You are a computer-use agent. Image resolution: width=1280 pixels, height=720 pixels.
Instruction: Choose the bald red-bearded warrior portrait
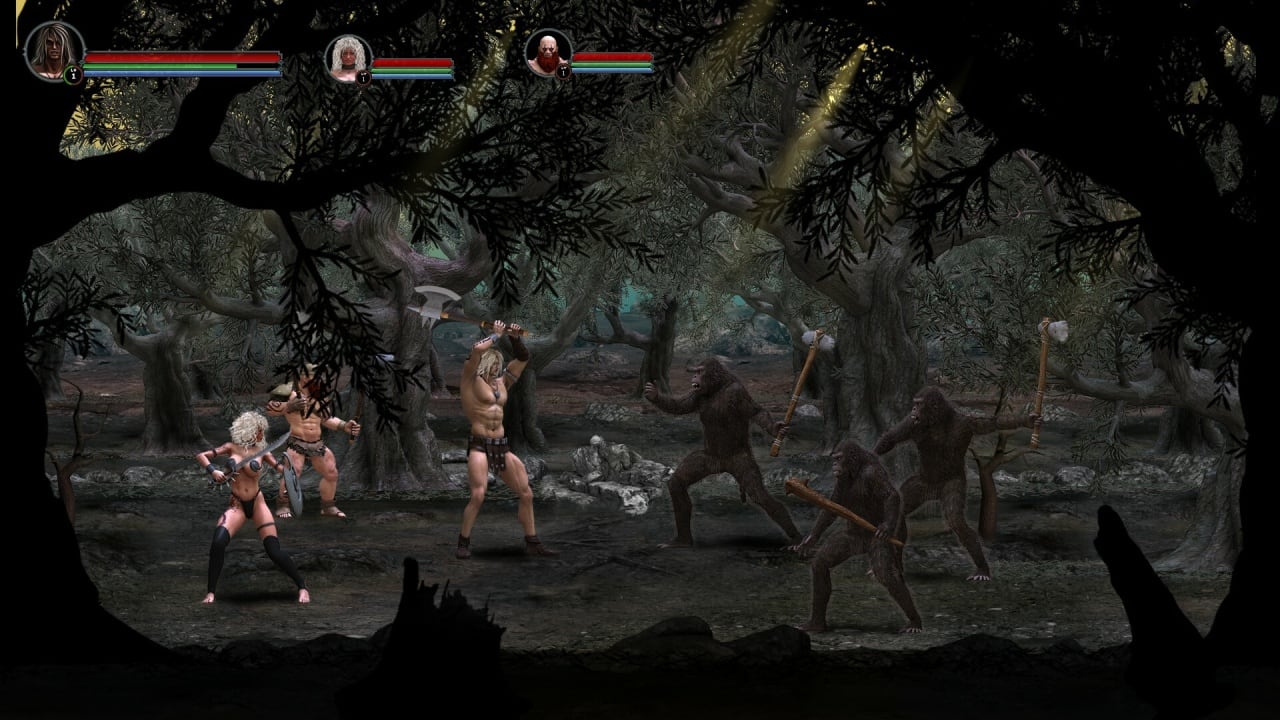[x=548, y=53]
